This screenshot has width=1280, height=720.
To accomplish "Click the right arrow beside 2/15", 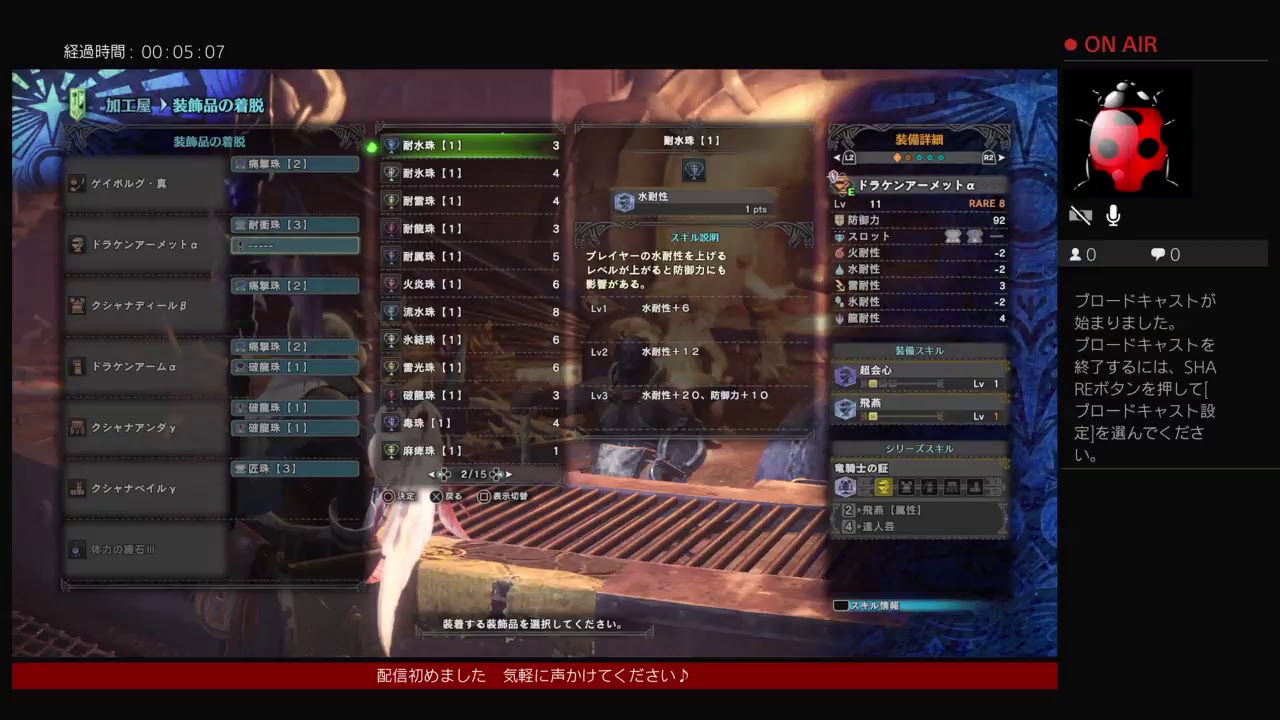I will coord(509,474).
